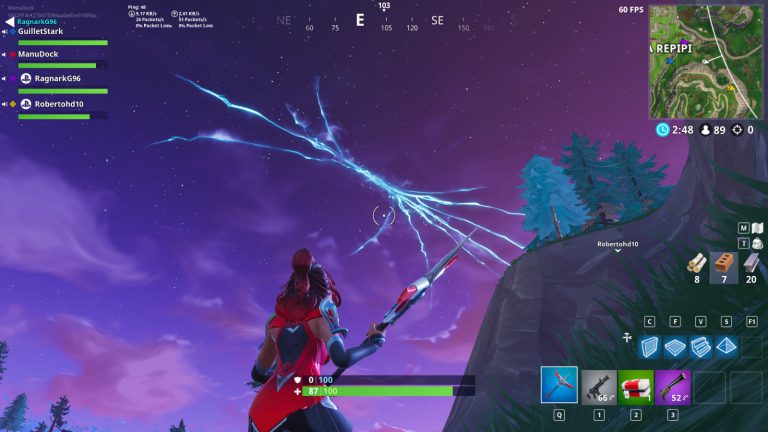The width and height of the screenshot is (768, 432).
Task: Choose the wall building piece
Action: (x=650, y=346)
